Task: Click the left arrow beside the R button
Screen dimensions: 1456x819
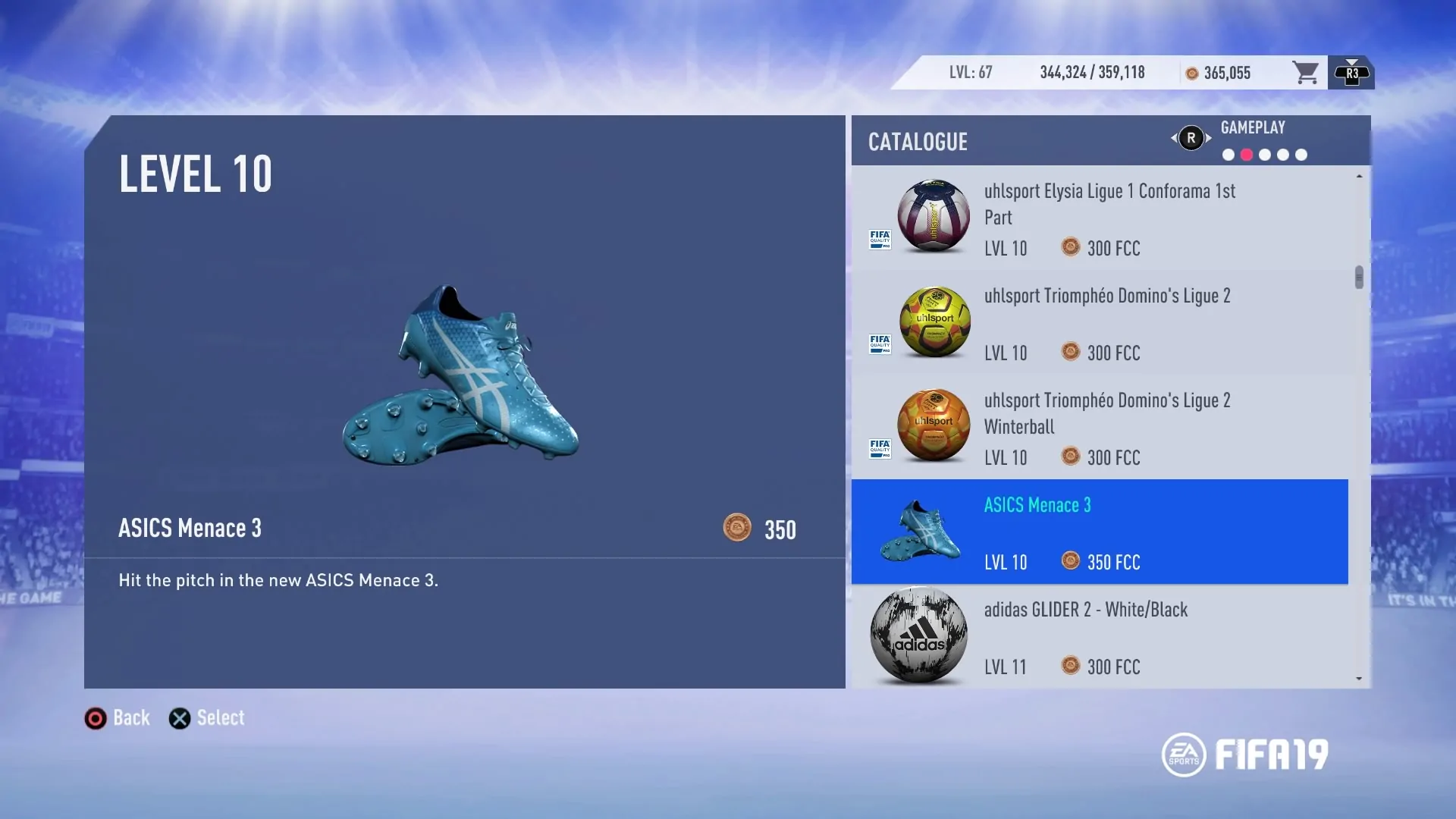Action: coord(1173,138)
